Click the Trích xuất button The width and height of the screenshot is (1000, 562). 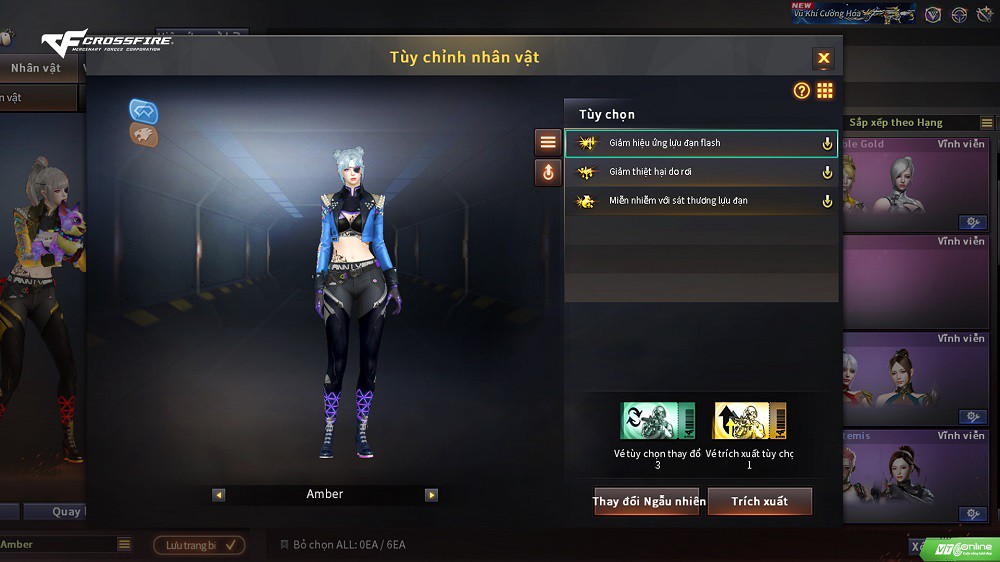(759, 501)
